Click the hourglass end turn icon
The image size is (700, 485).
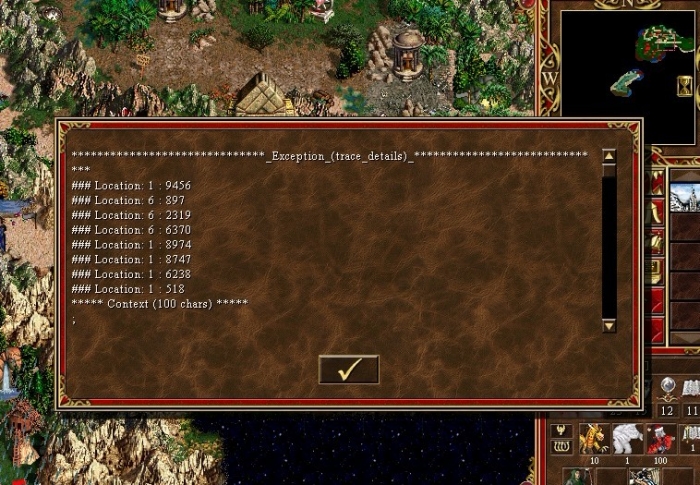(x=684, y=86)
